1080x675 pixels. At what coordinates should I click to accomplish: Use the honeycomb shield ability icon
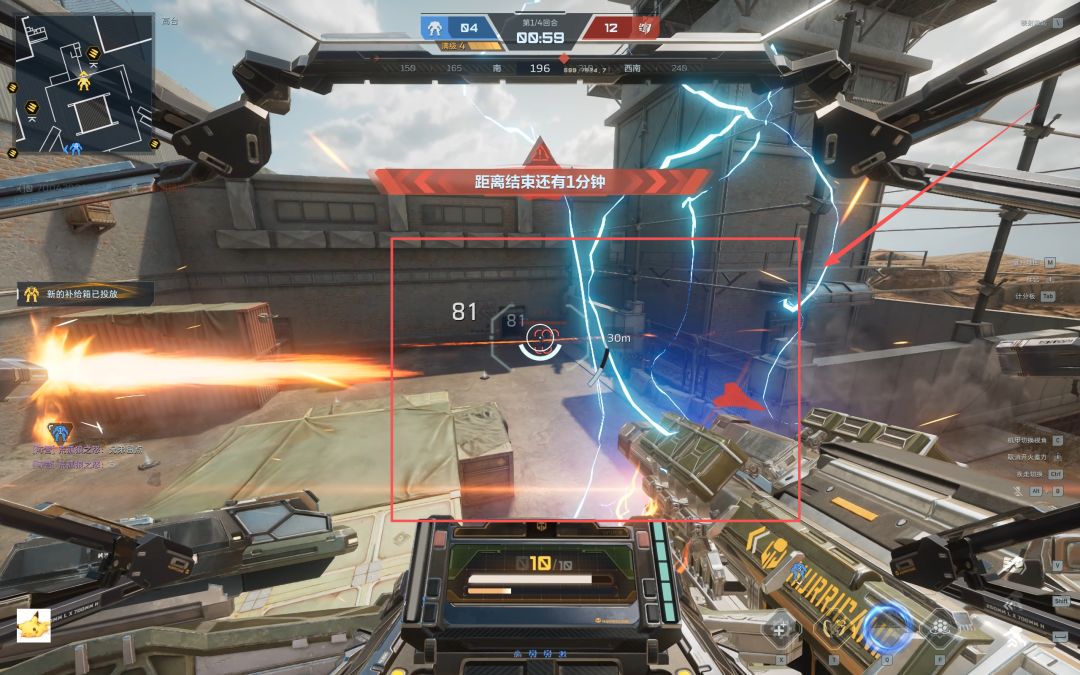click(x=940, y=628)
